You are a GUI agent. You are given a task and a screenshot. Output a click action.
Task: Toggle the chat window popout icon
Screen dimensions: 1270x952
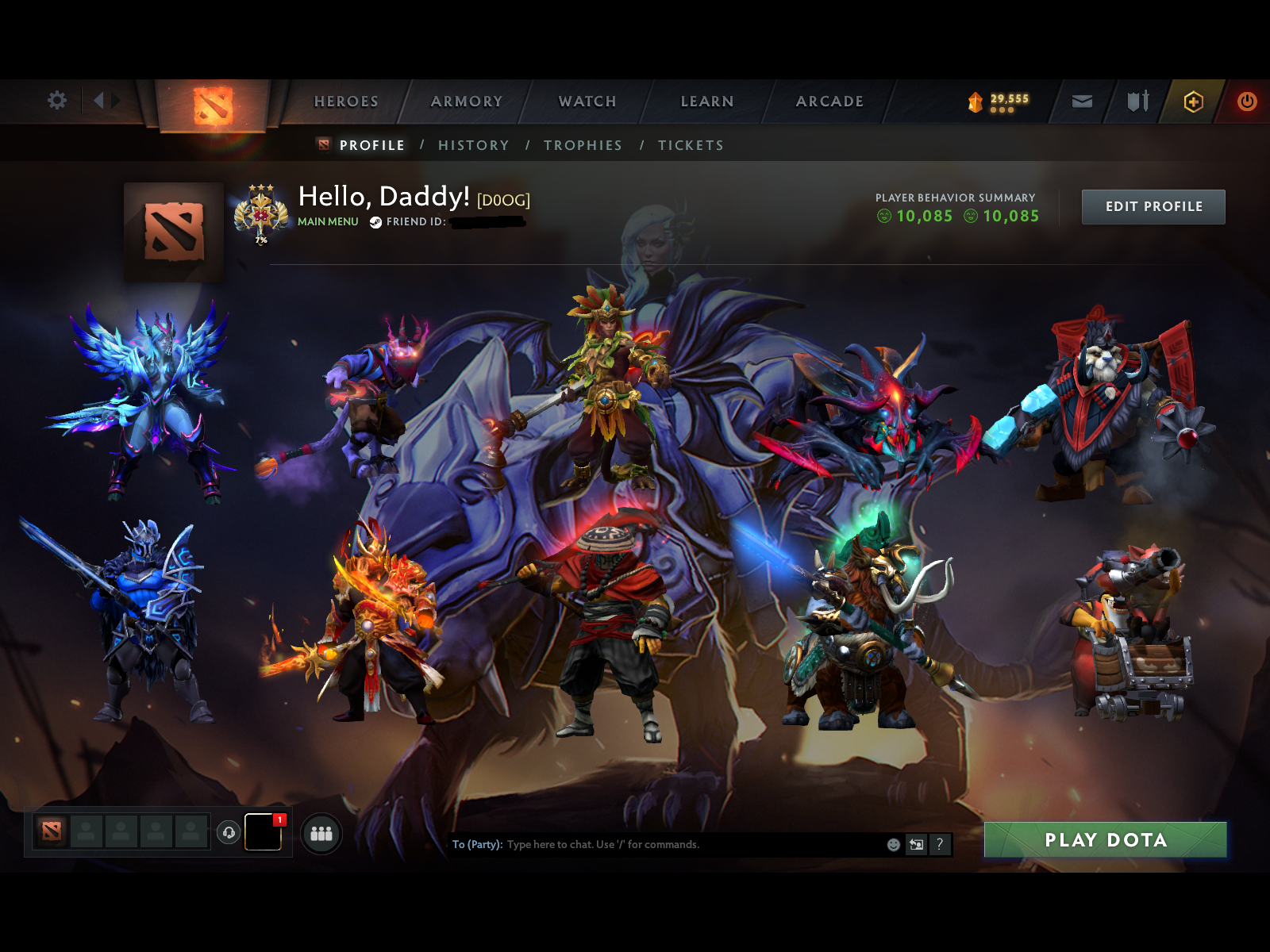point(917,845)
